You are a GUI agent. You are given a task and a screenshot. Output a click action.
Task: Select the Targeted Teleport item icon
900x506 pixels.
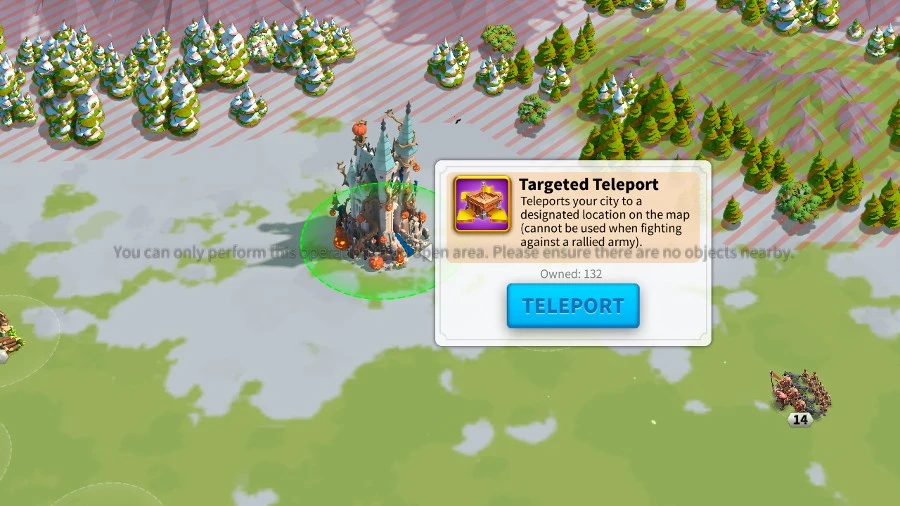(x=482, y=205)
